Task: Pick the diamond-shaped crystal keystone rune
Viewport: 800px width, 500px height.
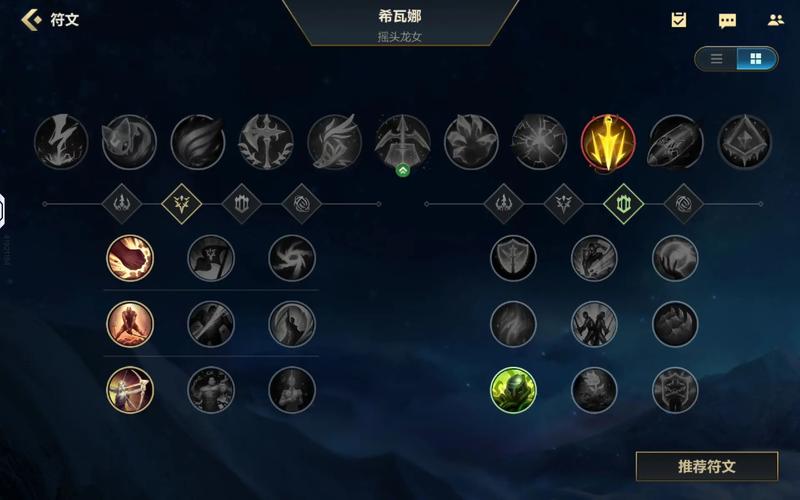Action: pos(745,142)
